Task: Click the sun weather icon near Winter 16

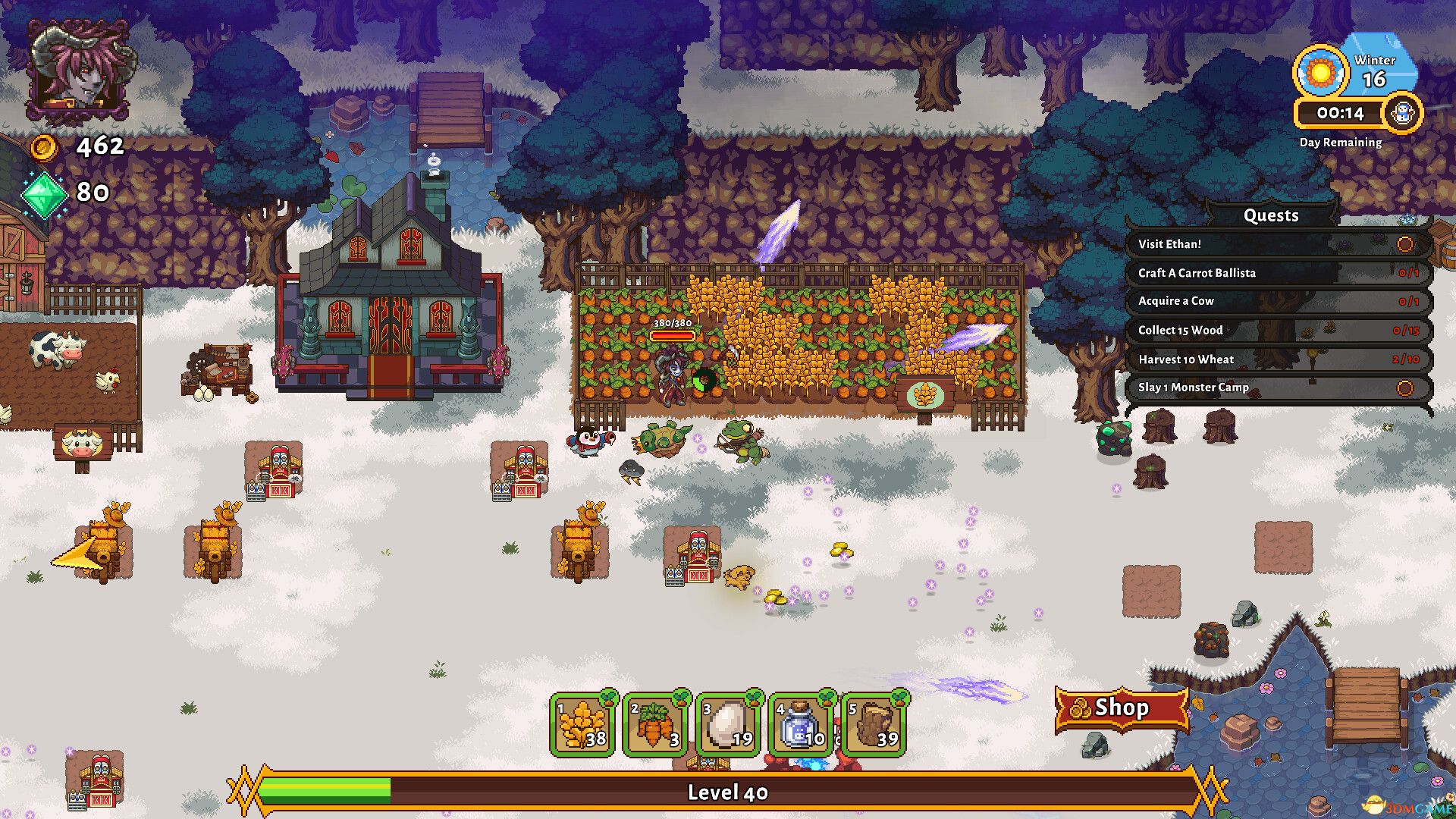Action: 1319,71
